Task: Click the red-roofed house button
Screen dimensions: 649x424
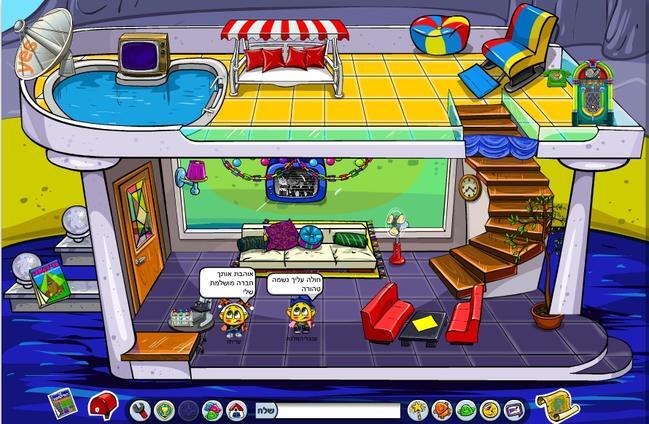Action: click(235, 409)
